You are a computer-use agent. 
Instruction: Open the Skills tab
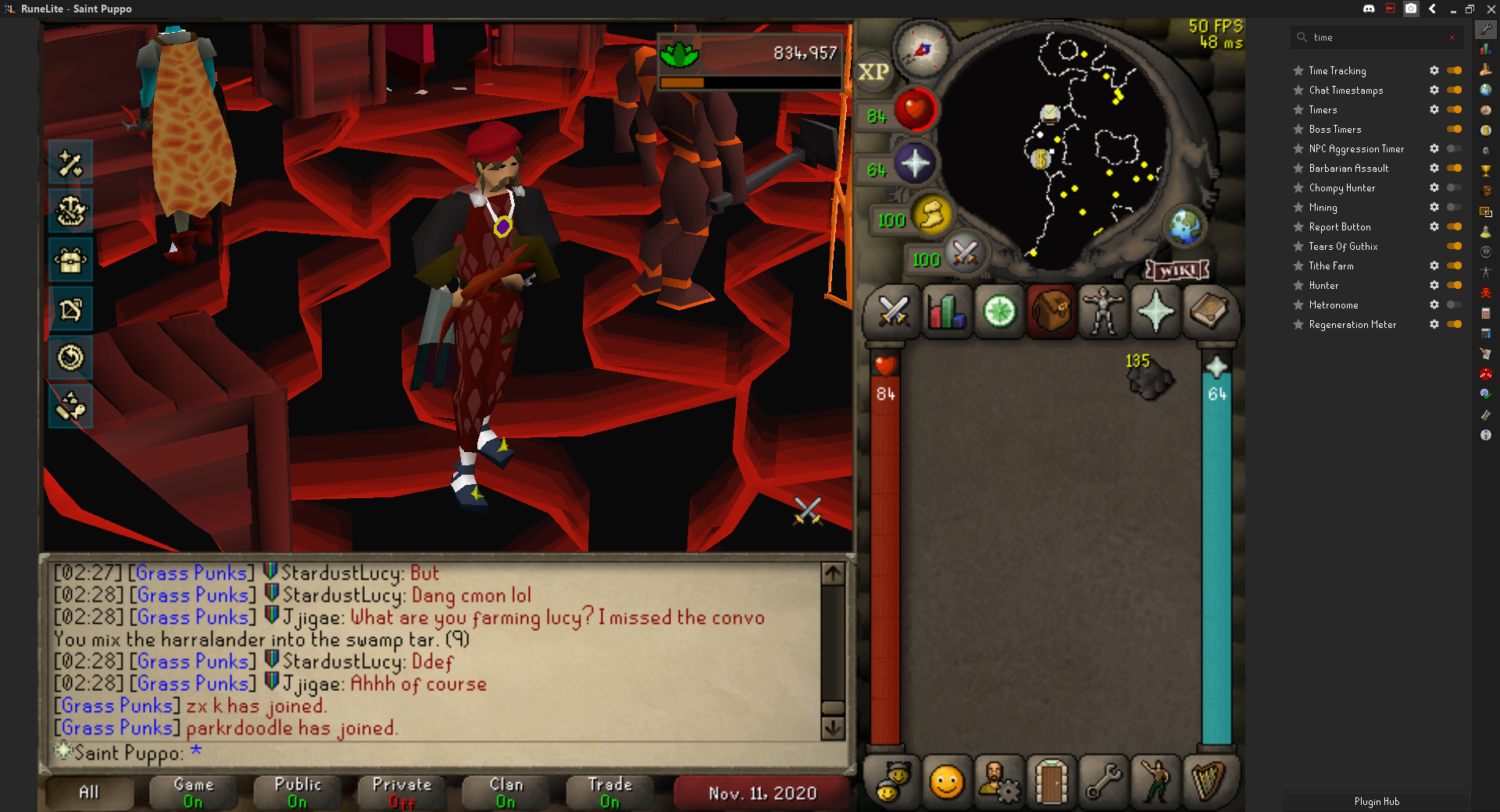click(946, 312)
